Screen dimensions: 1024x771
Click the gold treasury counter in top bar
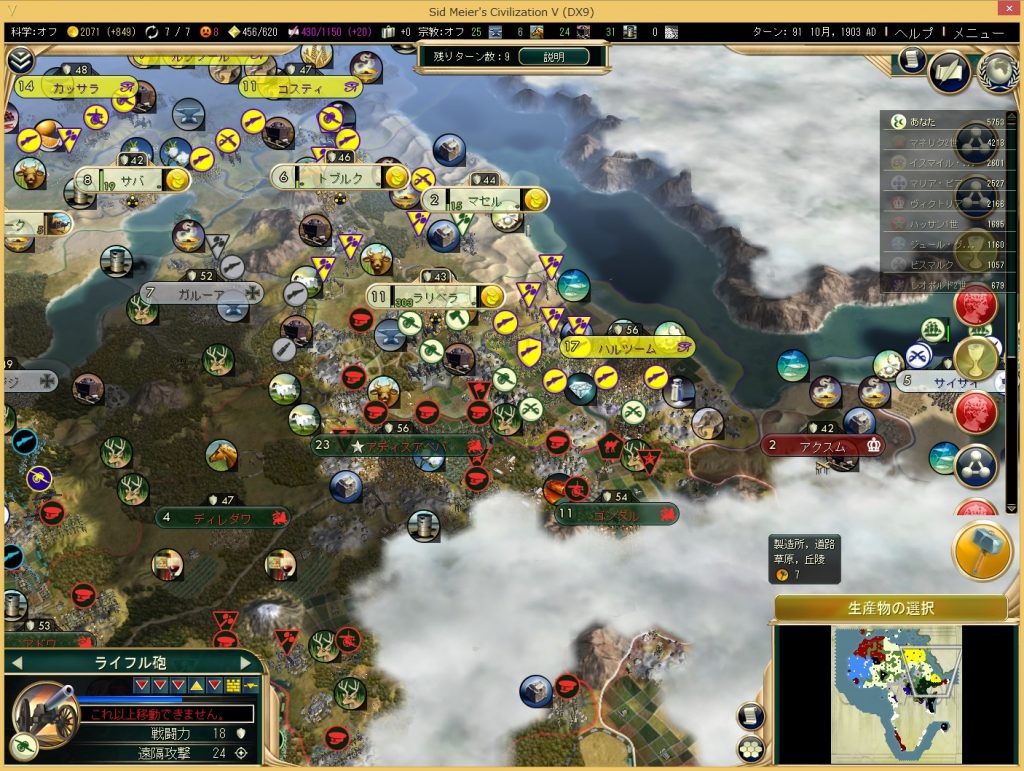100,32
